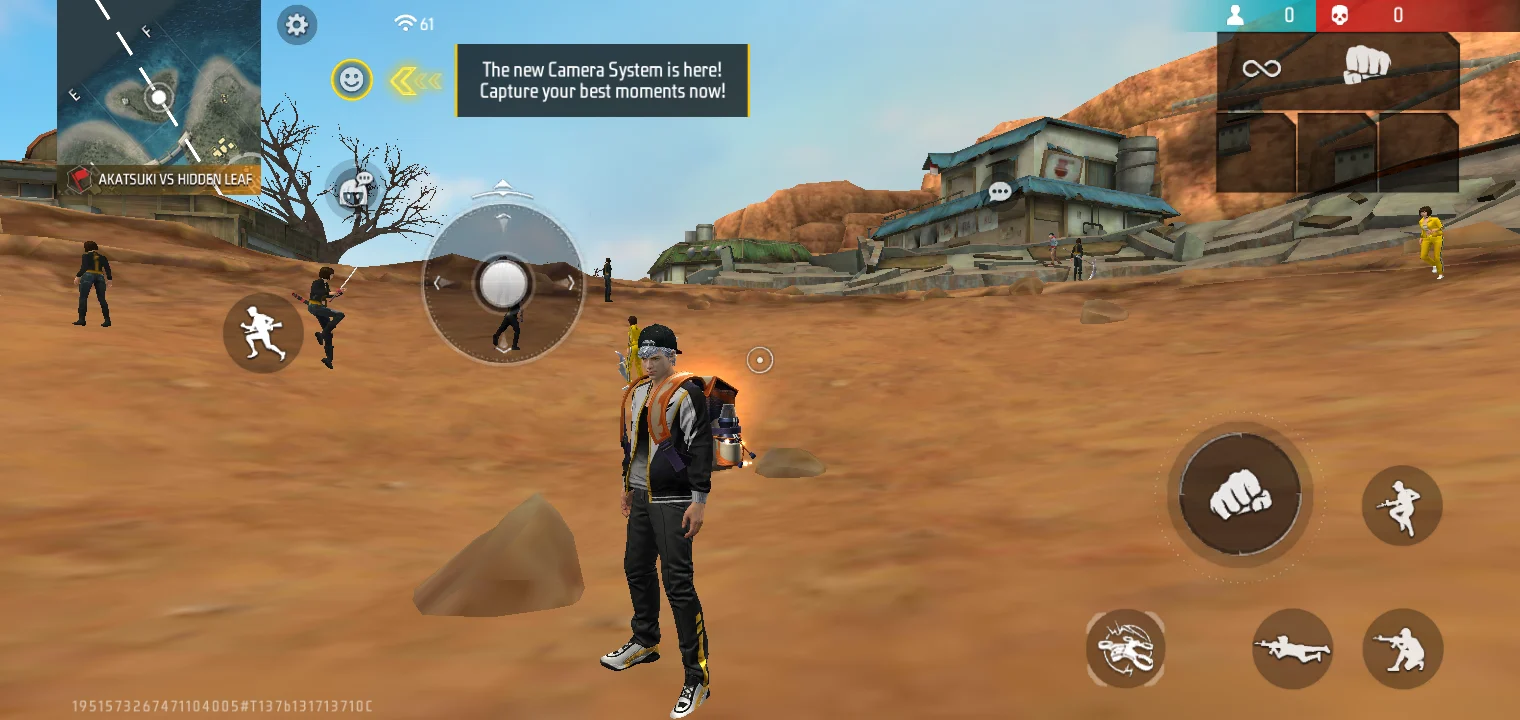Open the settings gear menu

tap(297, 25)
